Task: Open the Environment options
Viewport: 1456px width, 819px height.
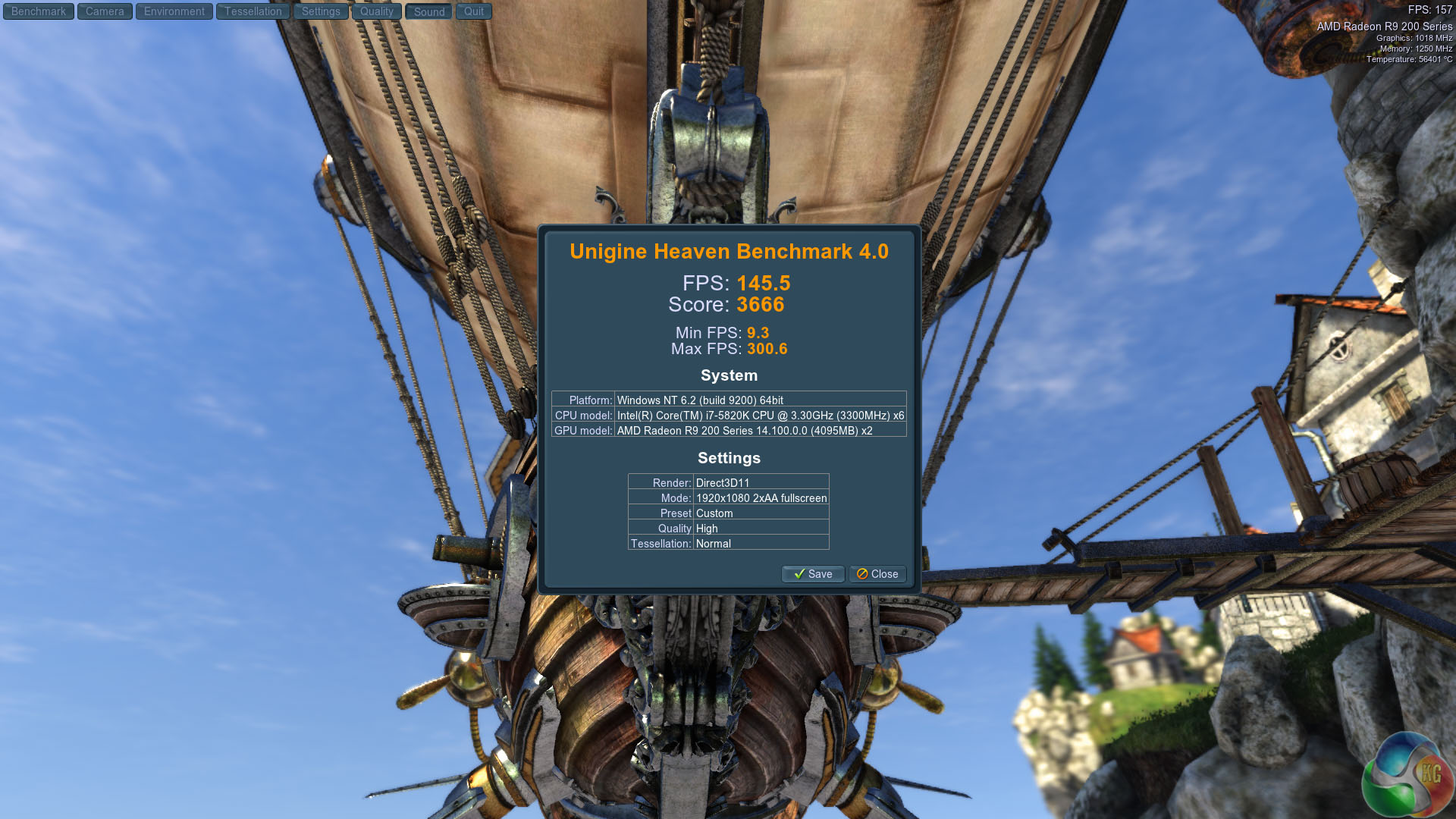Action: (174, 11)
